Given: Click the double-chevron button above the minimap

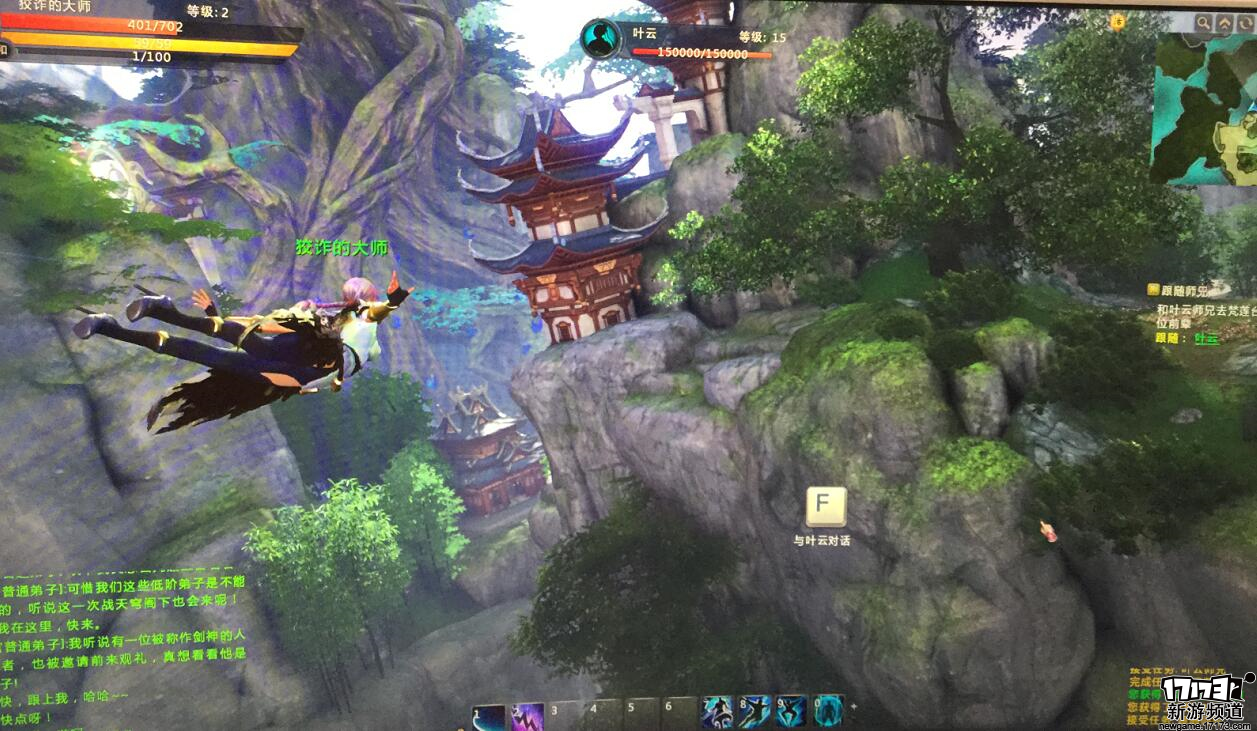Looking at the screenshot, I should 1225,23.
